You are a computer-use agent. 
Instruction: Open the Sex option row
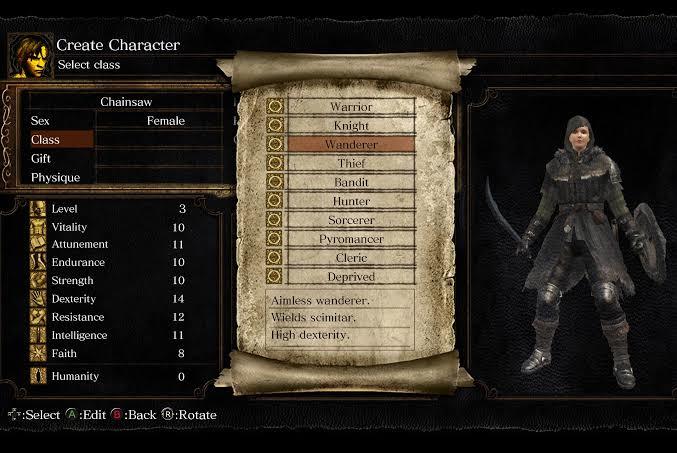120,121
